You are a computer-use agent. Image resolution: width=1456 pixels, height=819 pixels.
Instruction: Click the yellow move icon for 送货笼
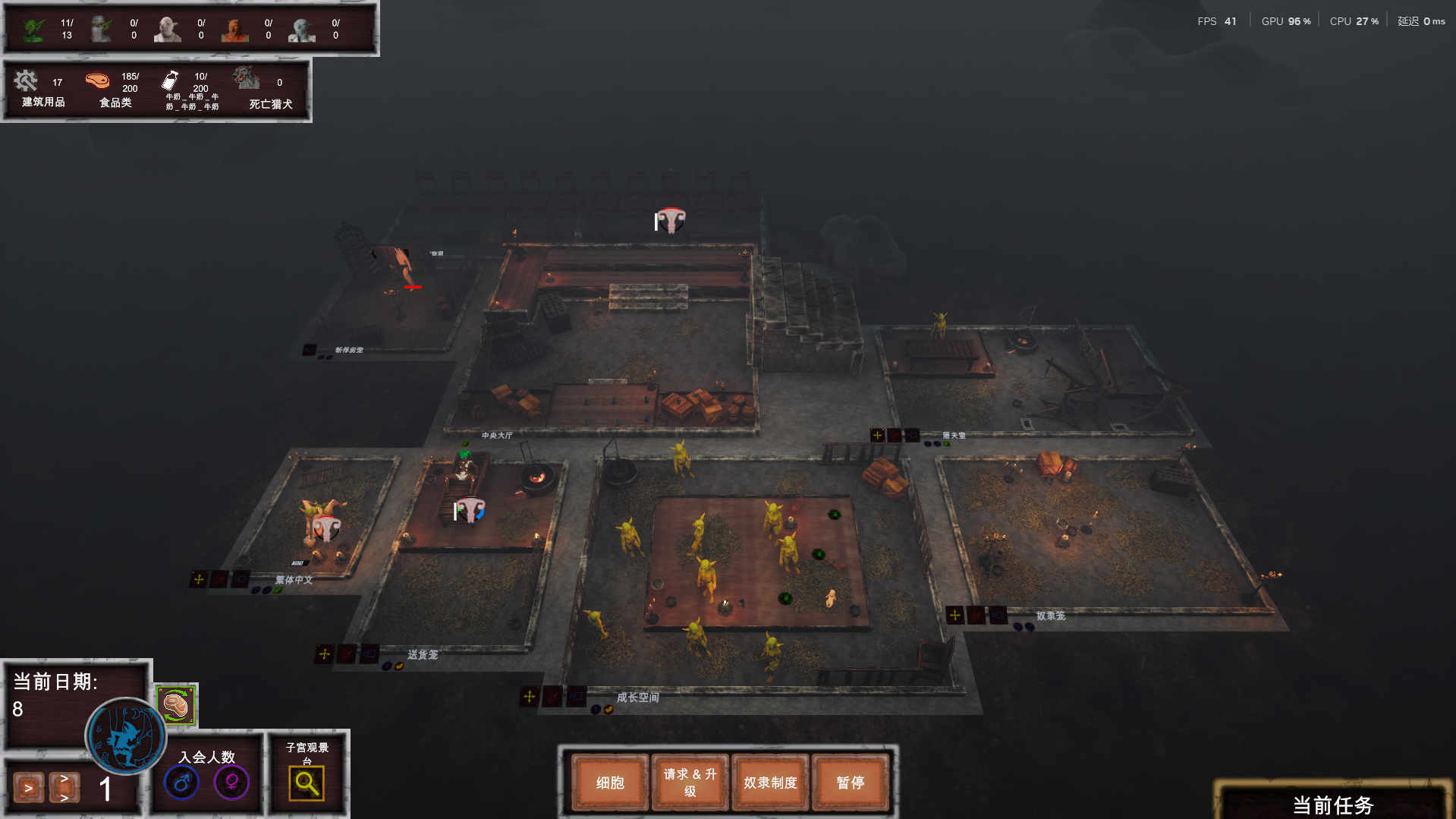[x=325, y=654]
